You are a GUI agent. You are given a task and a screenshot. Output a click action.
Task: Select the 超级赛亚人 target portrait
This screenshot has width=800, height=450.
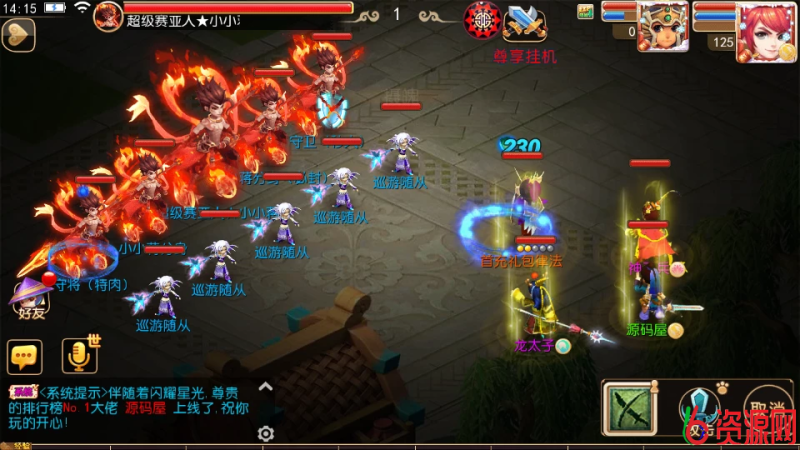pyautogui.click(x=108, y=15)
